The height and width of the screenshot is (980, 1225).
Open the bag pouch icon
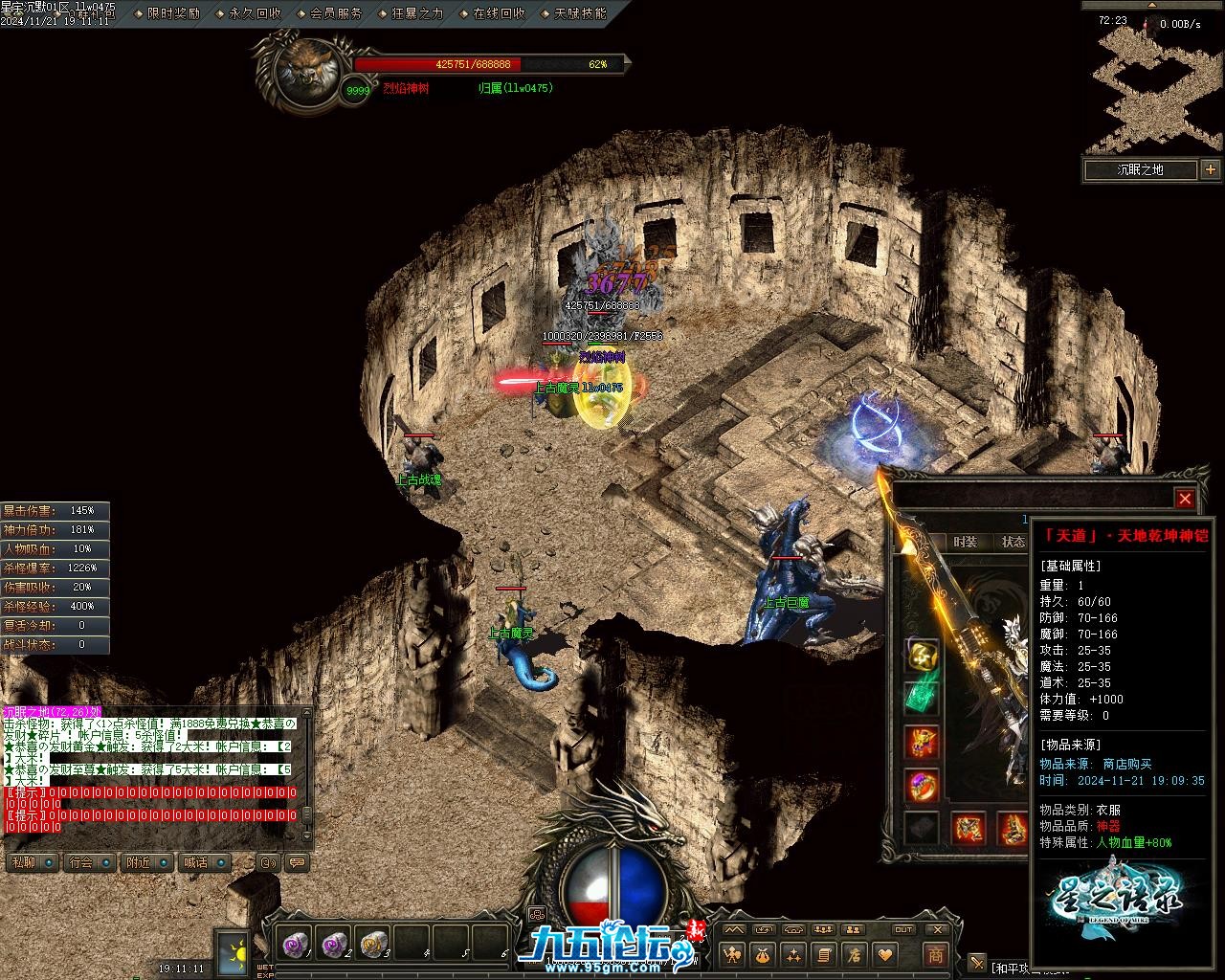pyautogui.click(x=762, y=954)
